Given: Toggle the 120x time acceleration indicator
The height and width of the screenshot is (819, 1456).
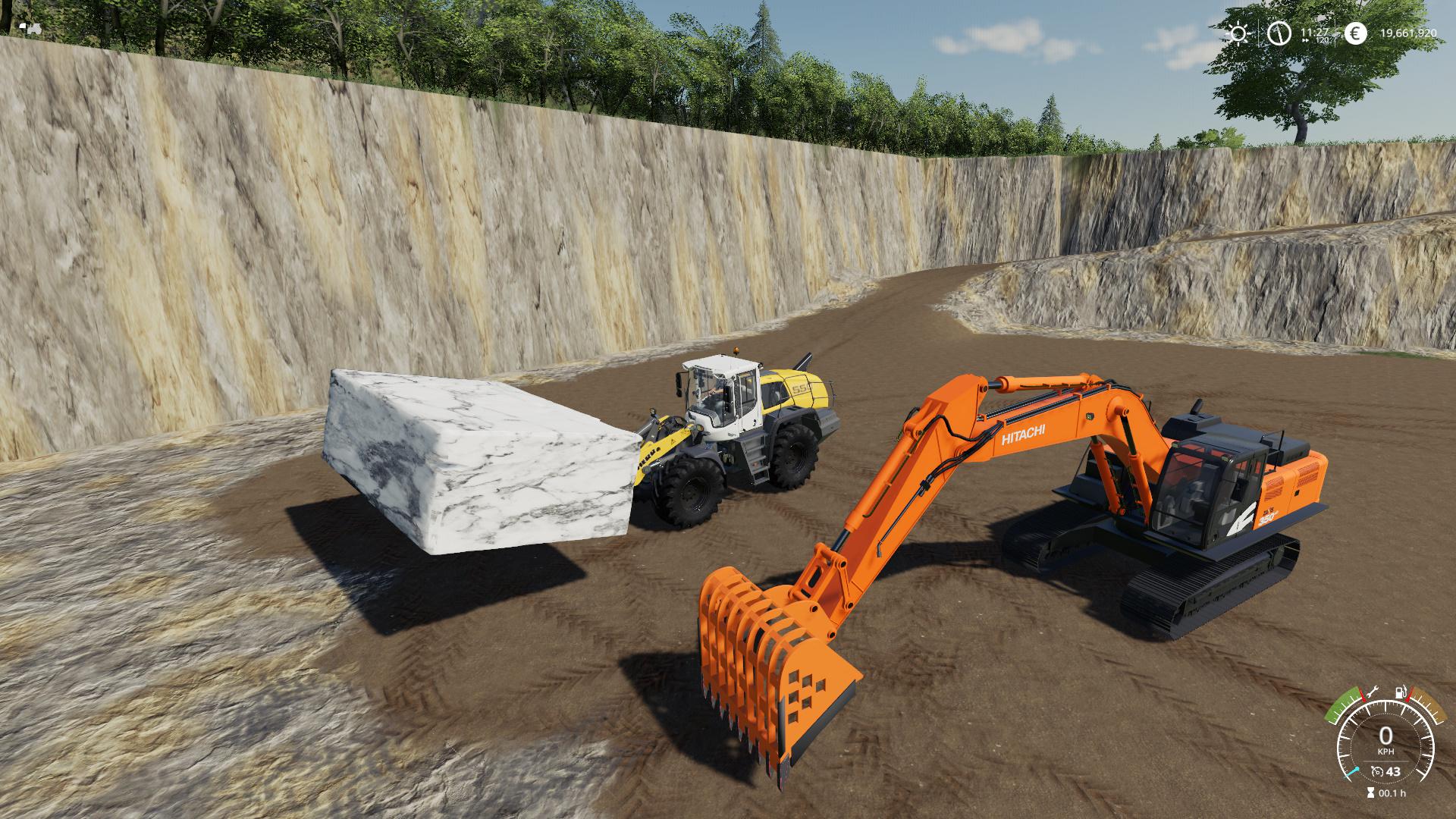Looking at the screenshot, I should tap(1323, 39).
